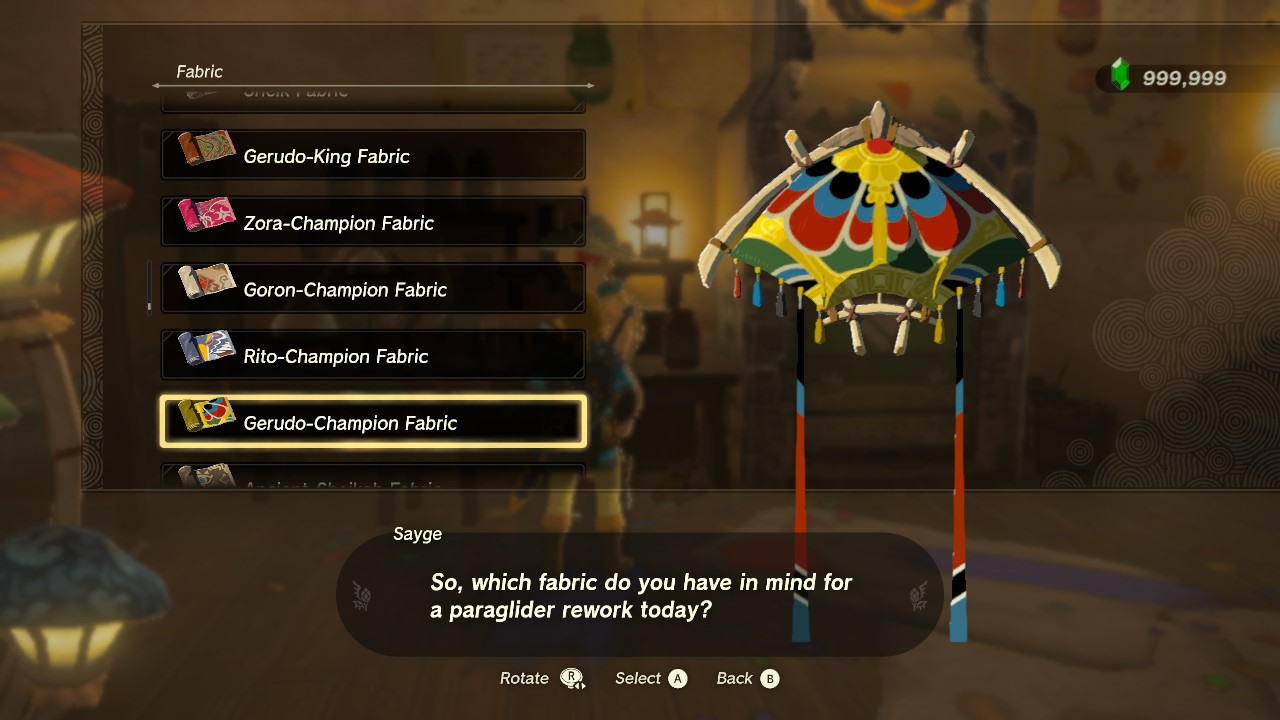This screenshot has height=720, width=1280.
Task: Select the Gerudo-King Fabric entry
Action: coord(373,156)
